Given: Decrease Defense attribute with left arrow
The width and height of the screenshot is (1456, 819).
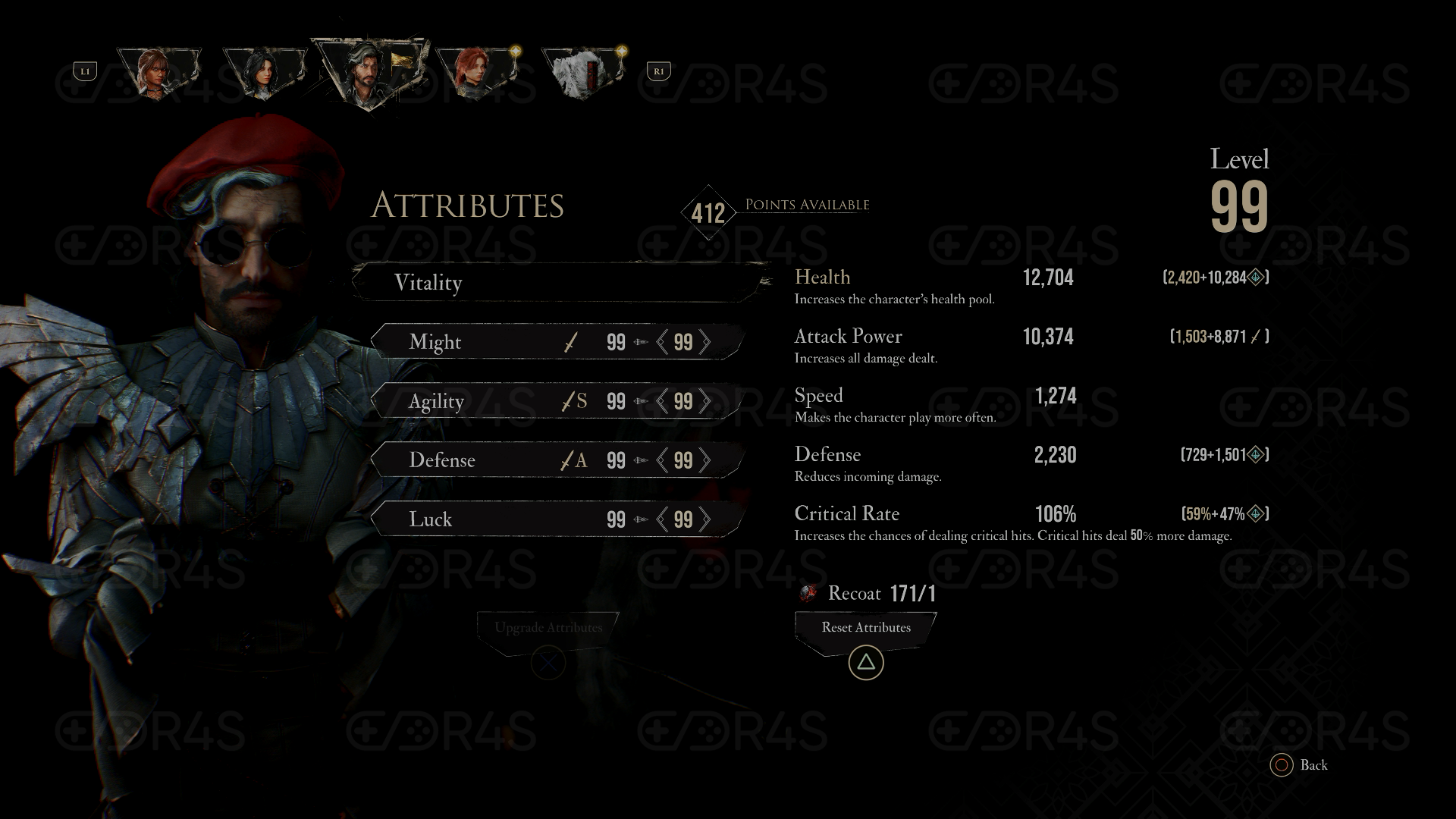Looking at the screenshot, I should tap(663, 460).
